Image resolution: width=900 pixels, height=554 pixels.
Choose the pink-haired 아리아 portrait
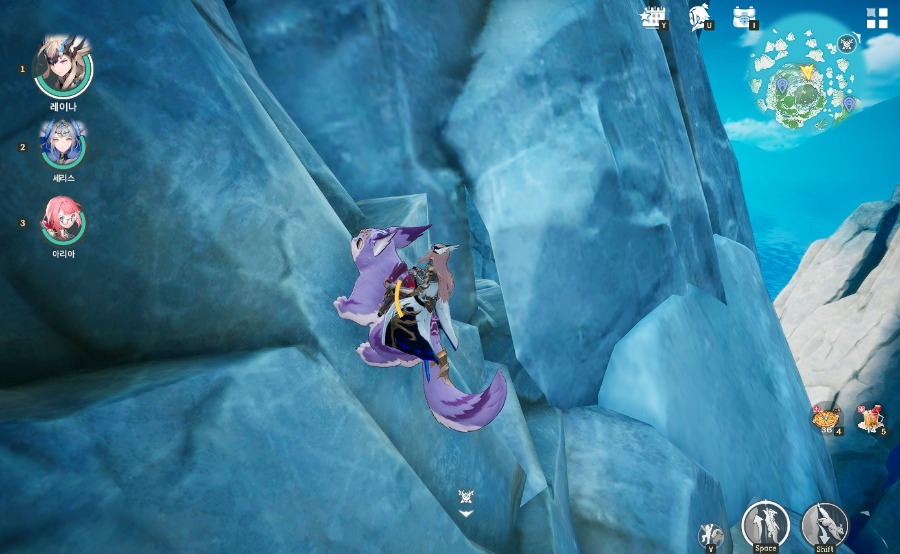click(x=63, y=221)
